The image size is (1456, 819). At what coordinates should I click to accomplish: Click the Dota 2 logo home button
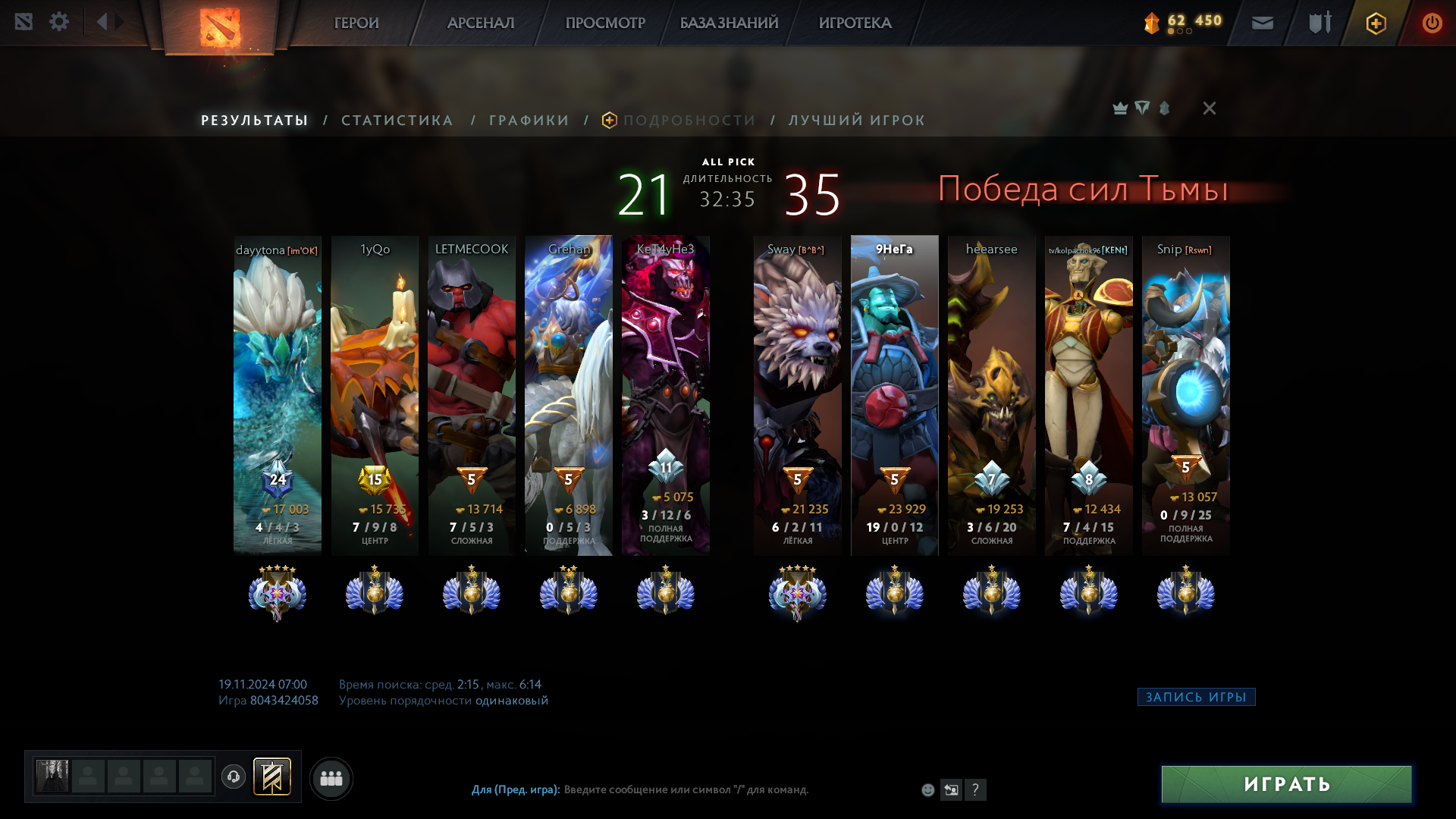pyautogui.click(x=220, y=27)
